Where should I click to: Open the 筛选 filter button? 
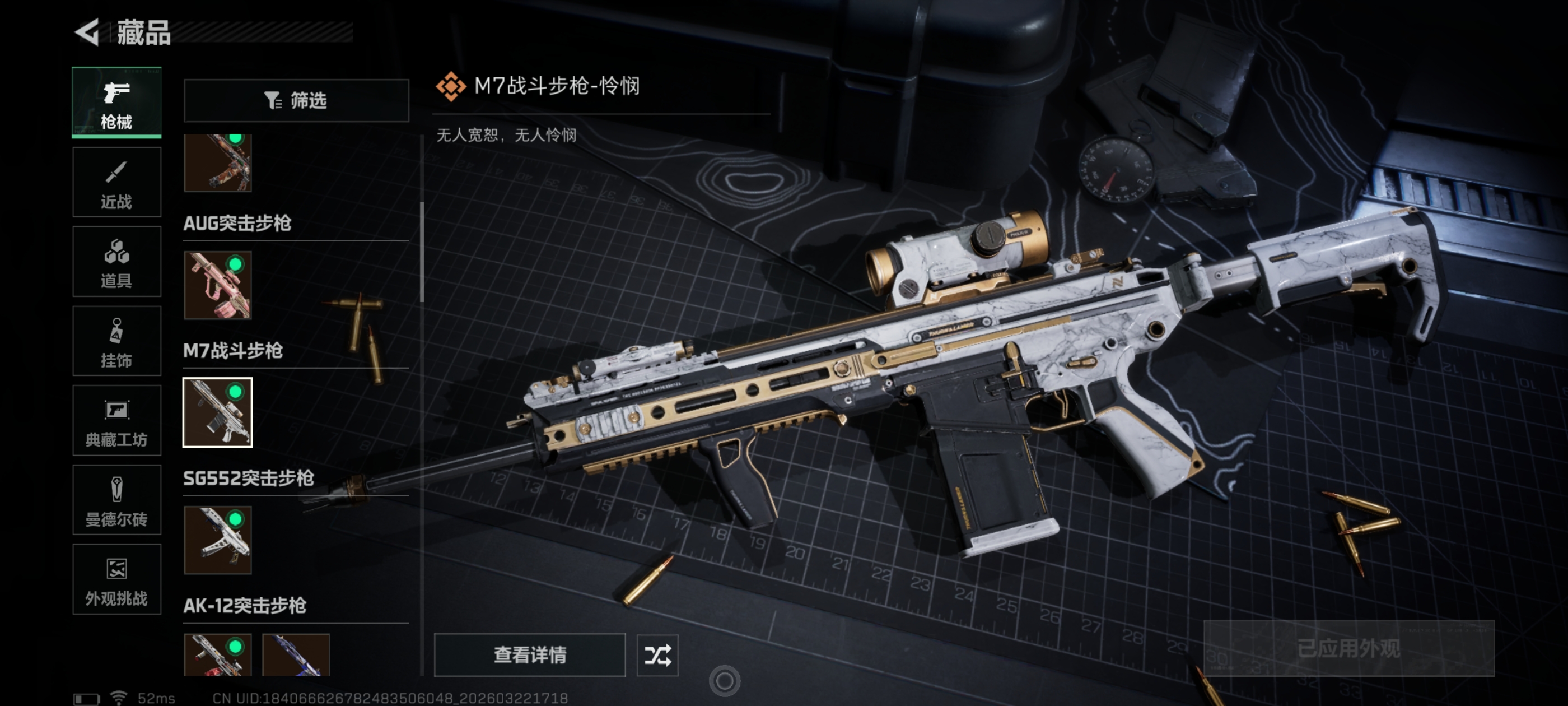[x=296, y=100]
